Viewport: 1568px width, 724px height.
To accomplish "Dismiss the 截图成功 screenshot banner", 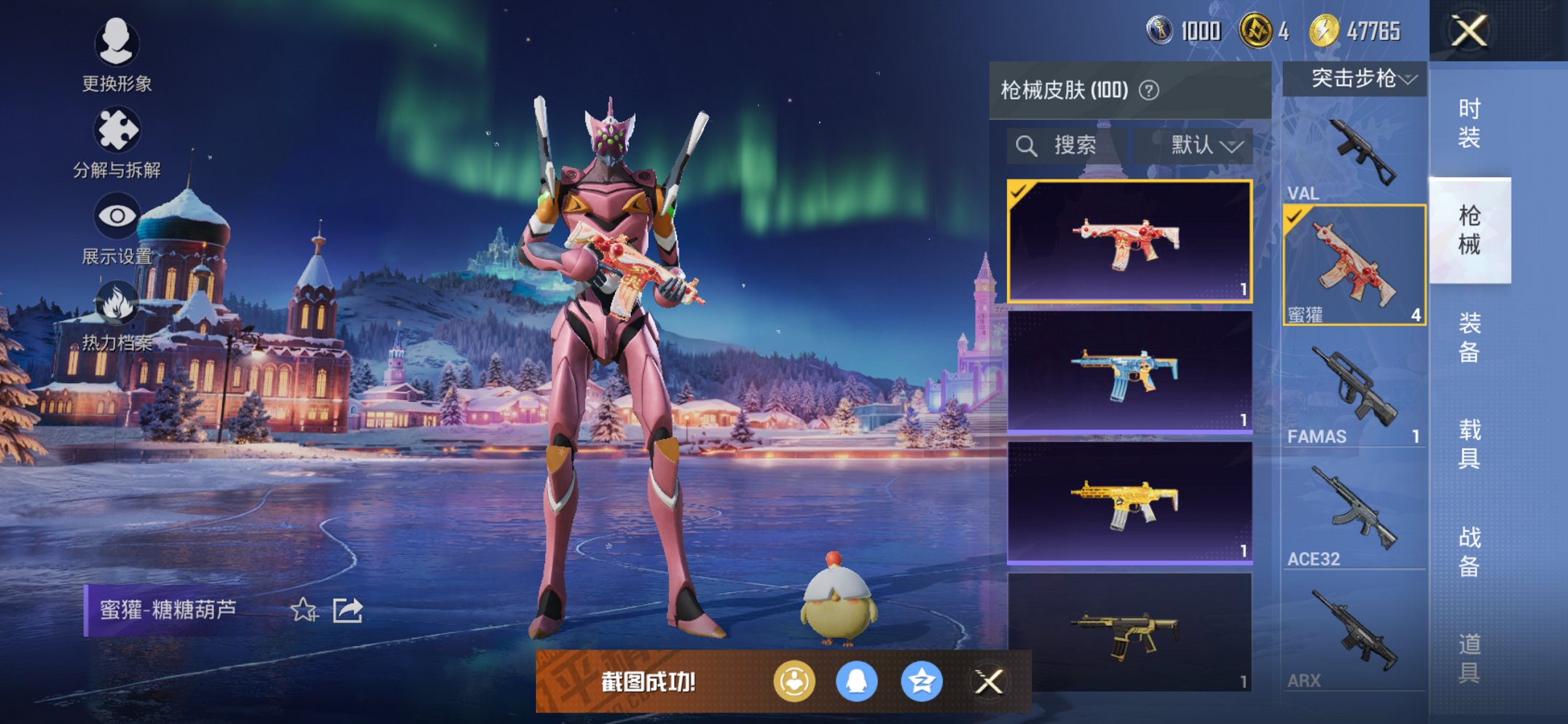I will click(989, 682).
